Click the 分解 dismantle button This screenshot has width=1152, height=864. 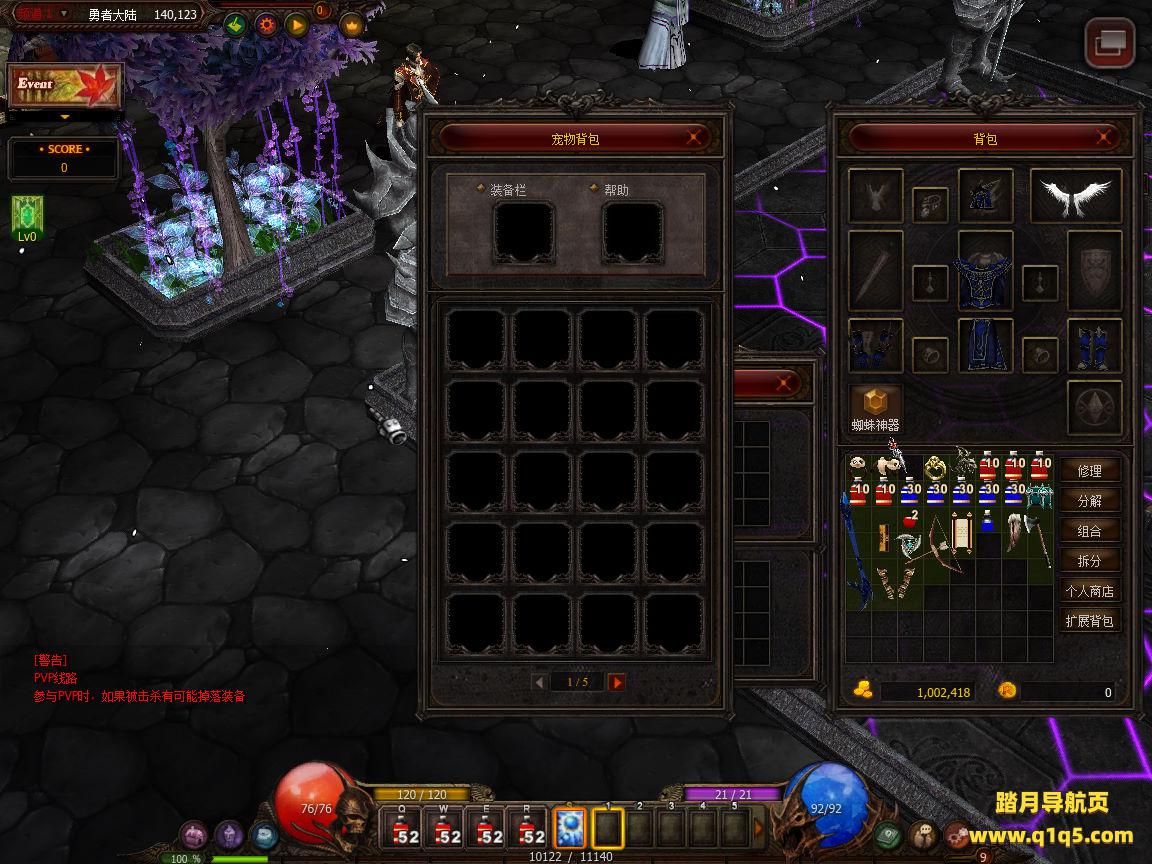(x=1089, y=501)
